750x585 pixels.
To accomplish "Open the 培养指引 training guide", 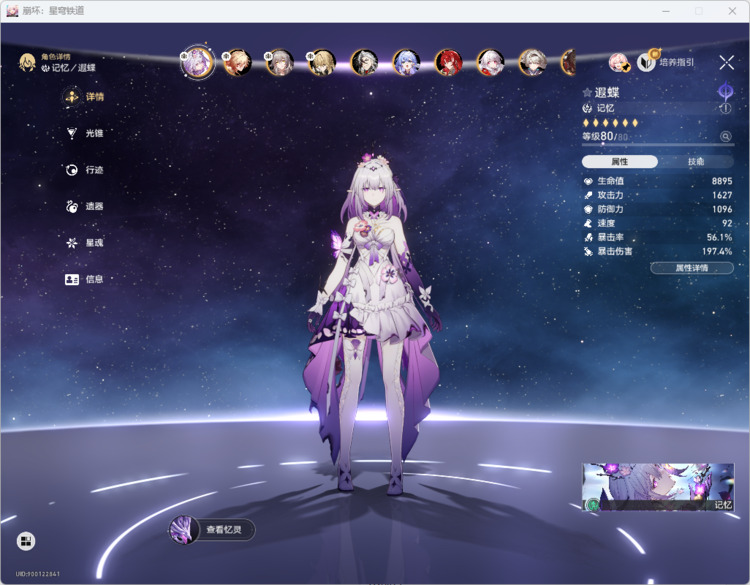I will pyautogui.click(x=666, y=62).
